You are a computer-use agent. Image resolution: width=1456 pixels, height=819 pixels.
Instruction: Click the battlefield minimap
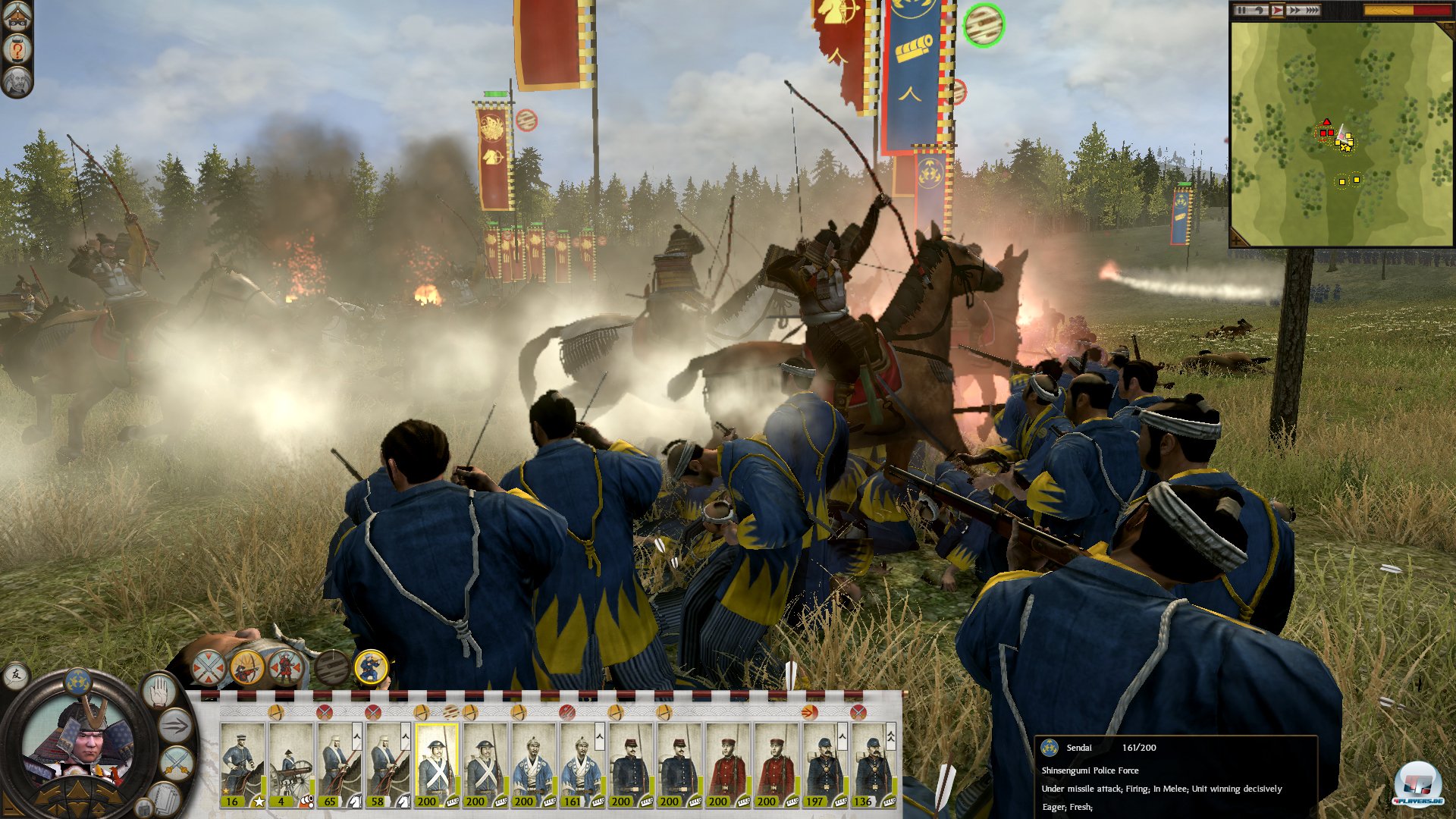[1341, 133]
